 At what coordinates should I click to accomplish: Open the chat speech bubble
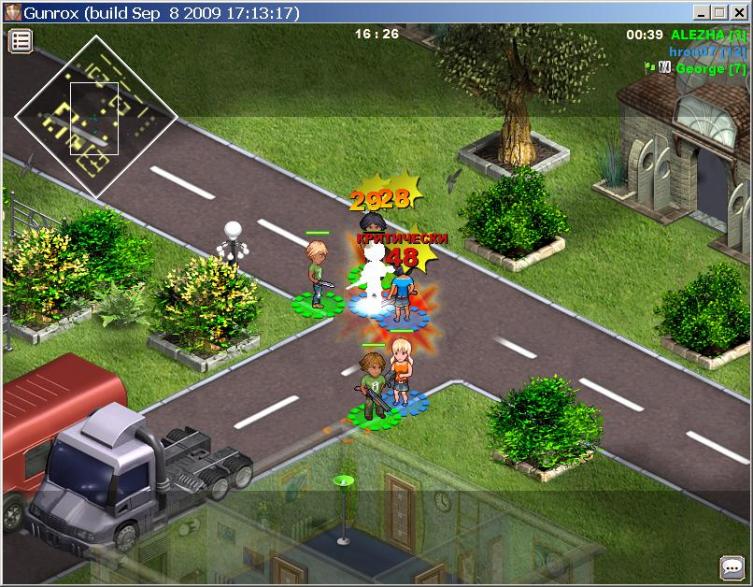tap(731, 567)
